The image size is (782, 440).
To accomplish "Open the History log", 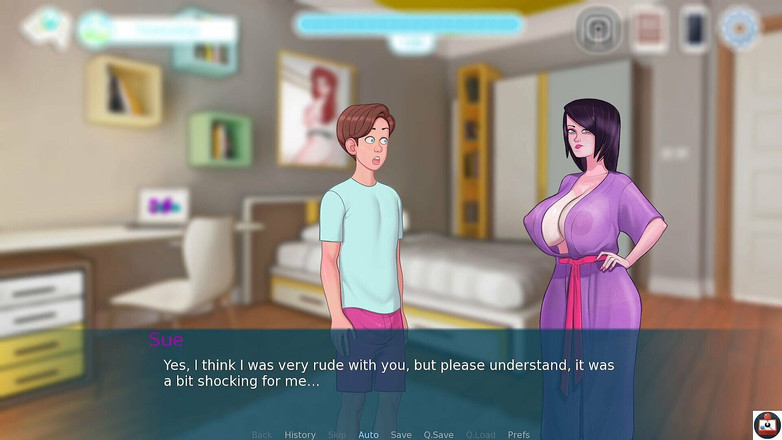I will [300, 435].
